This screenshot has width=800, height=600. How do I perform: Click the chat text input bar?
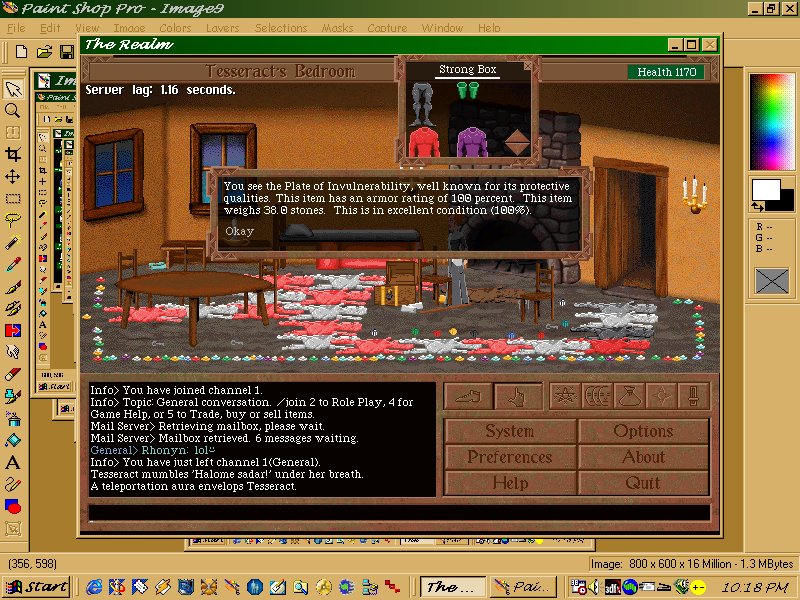point(398,512)
